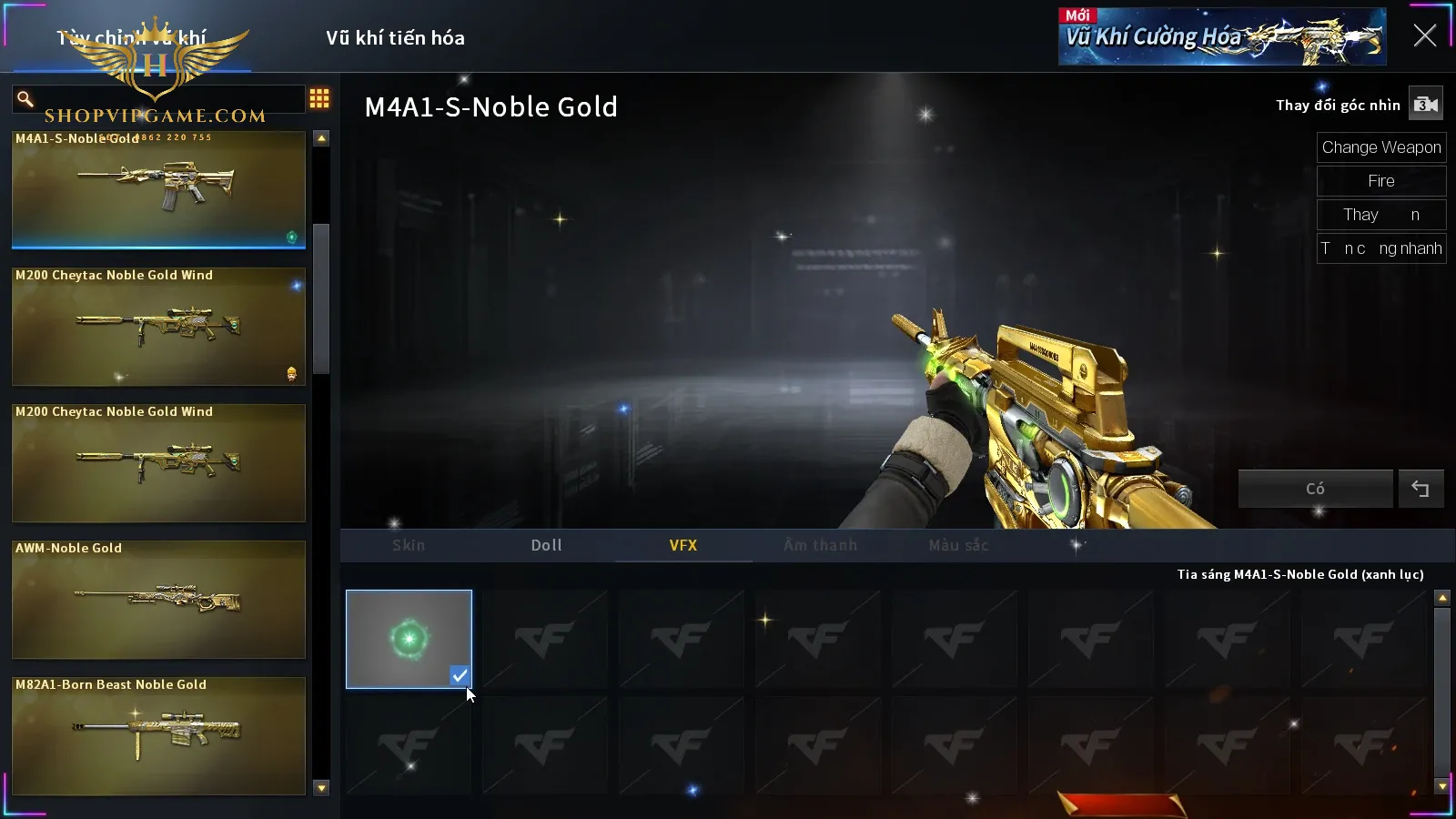Screen dimensions: 1456x819
Task: Switch to the VFX tab
Action: tap(682, 545)
